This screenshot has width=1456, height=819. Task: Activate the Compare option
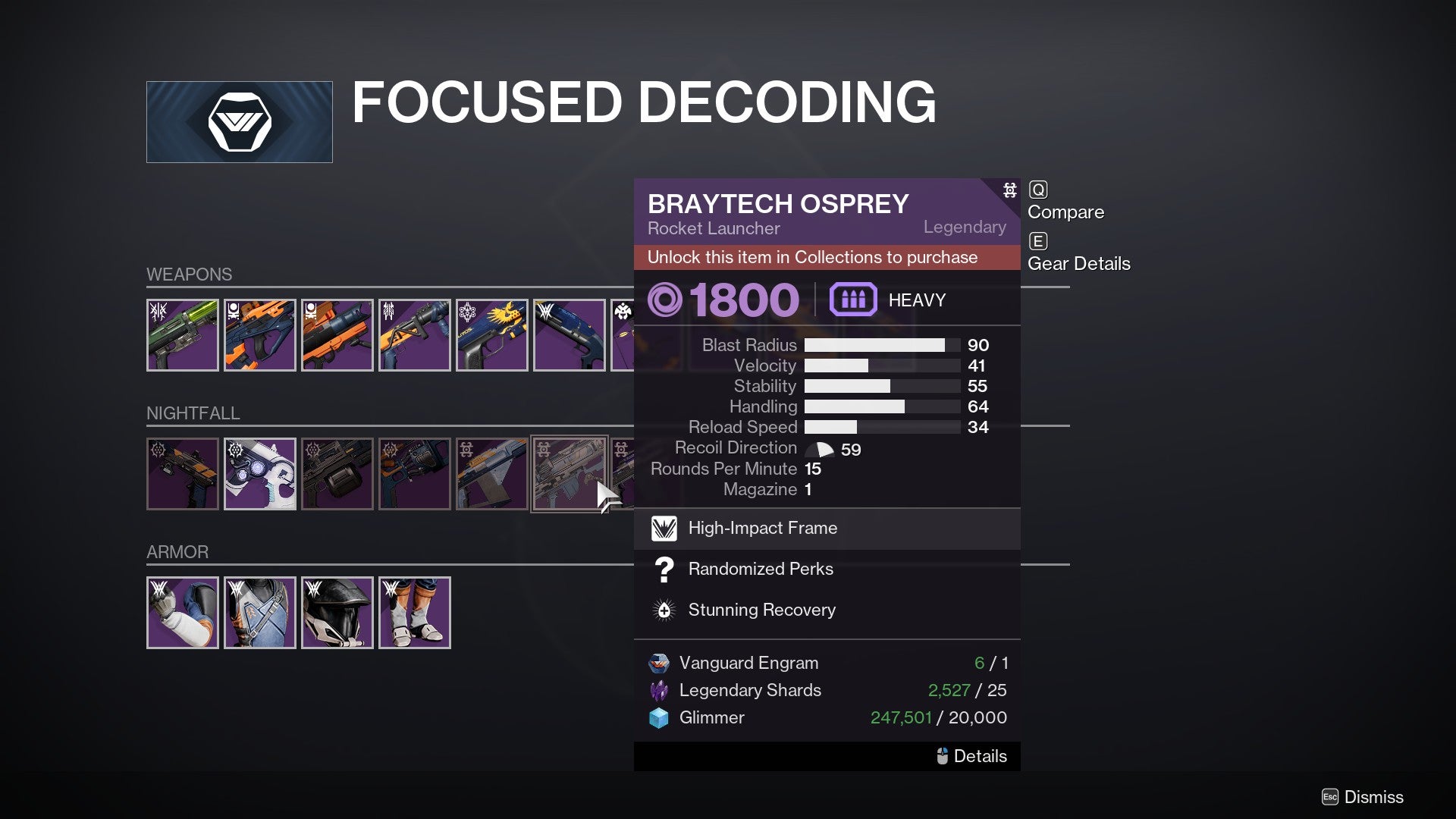point(1065,212)
